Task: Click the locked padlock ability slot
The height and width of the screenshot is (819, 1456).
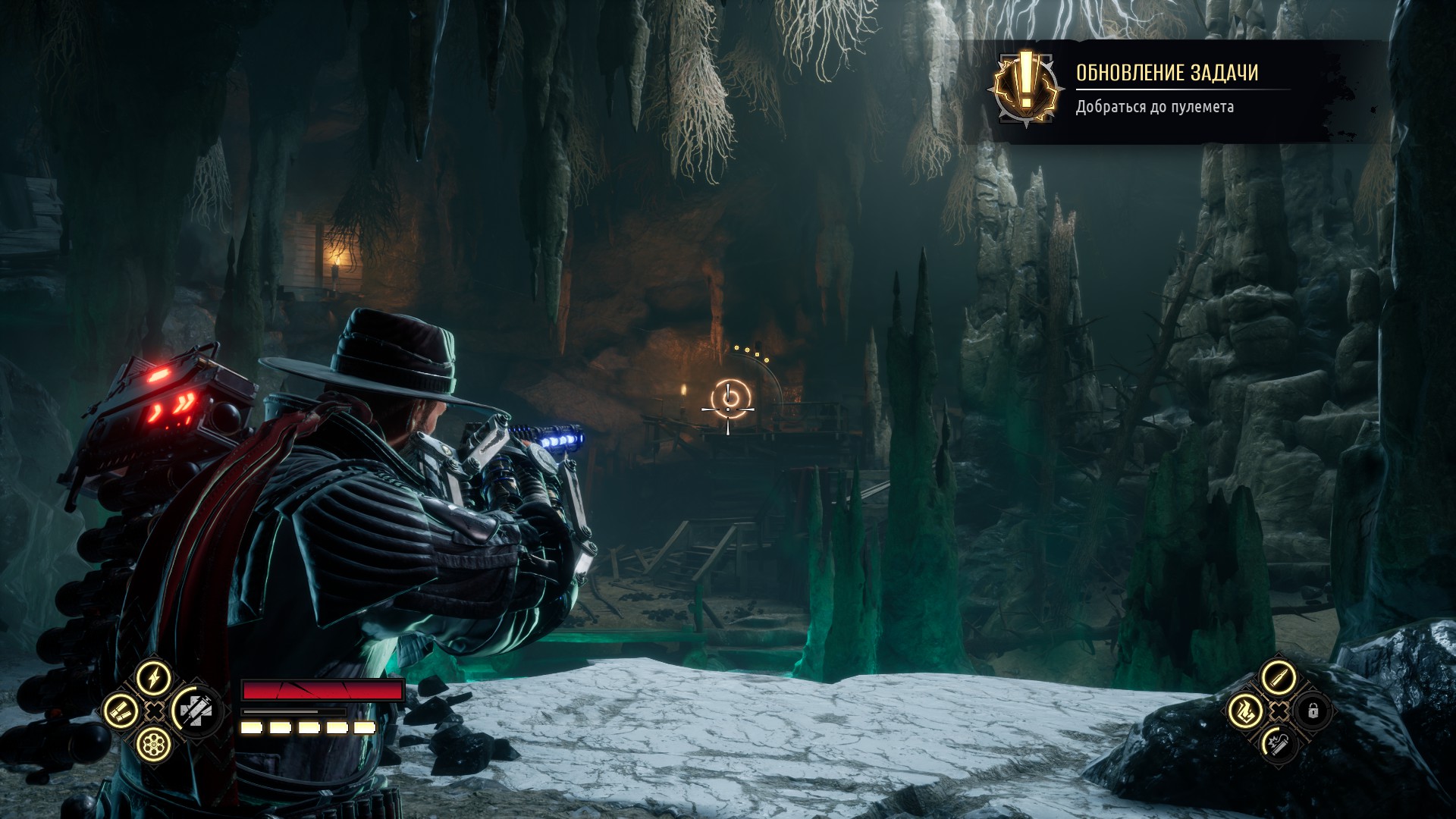Action: 1313,711
